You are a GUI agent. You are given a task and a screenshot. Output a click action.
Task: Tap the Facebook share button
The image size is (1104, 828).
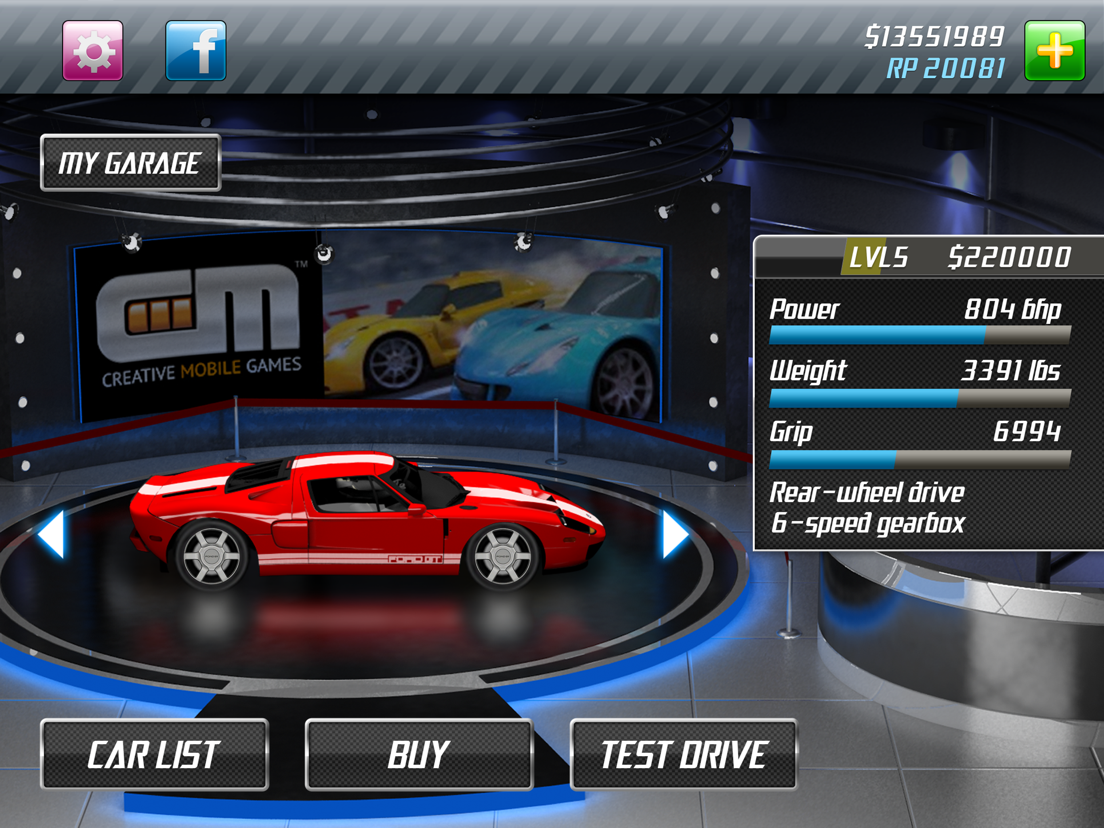click(x=195, y=51)
